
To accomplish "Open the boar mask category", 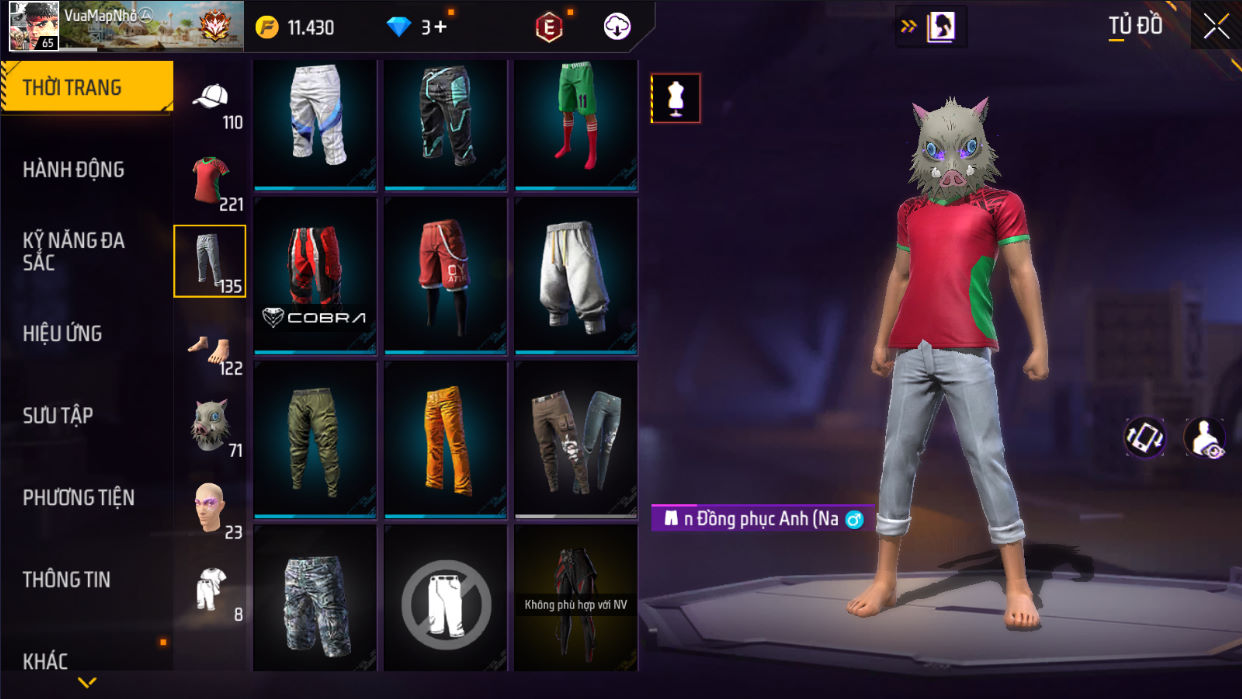I will (x=210, y=425).
